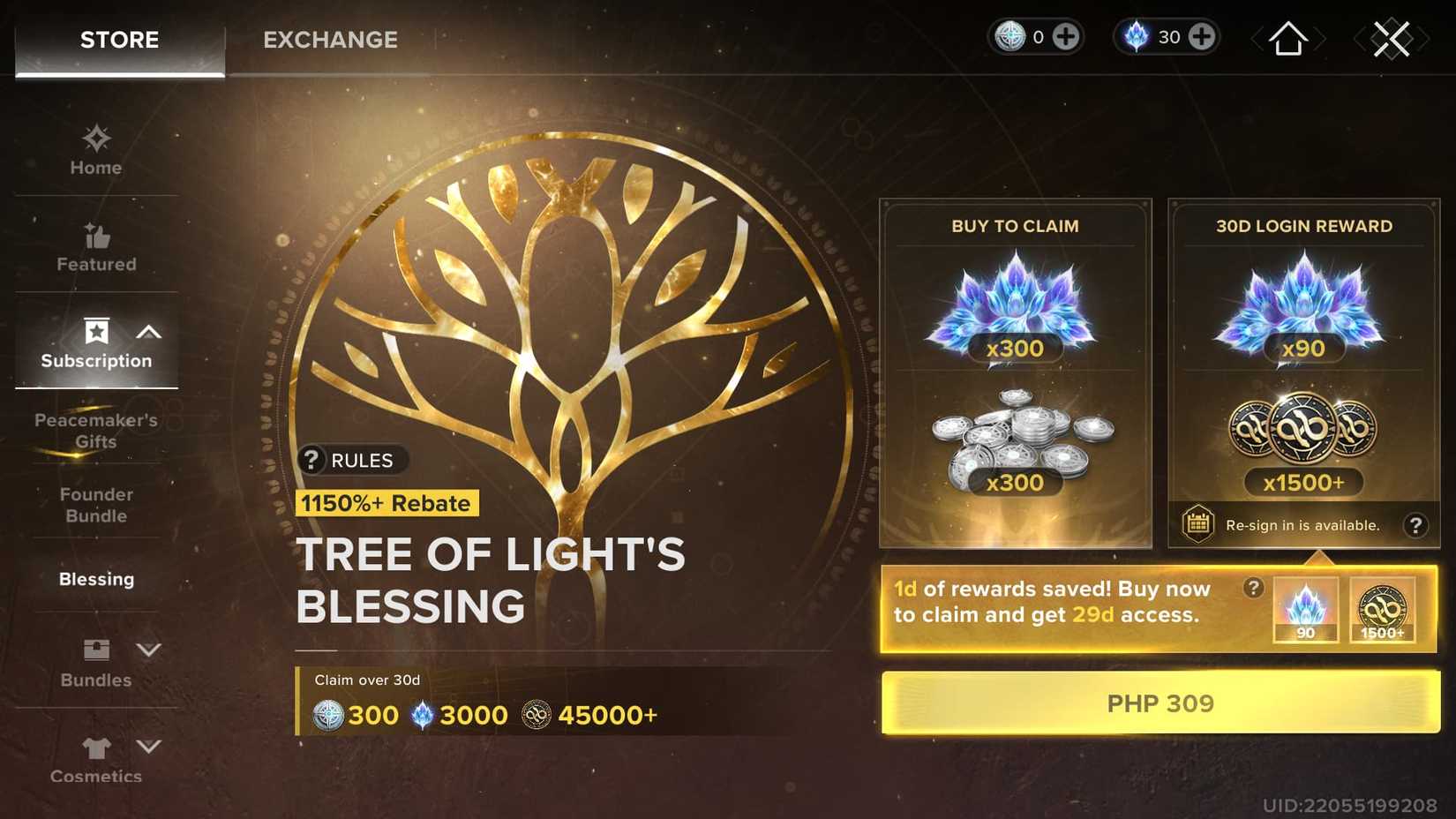This screenshot has width=1456, height=819.
Task: Click the RULES question mark icon
Action: coord(311,460)
